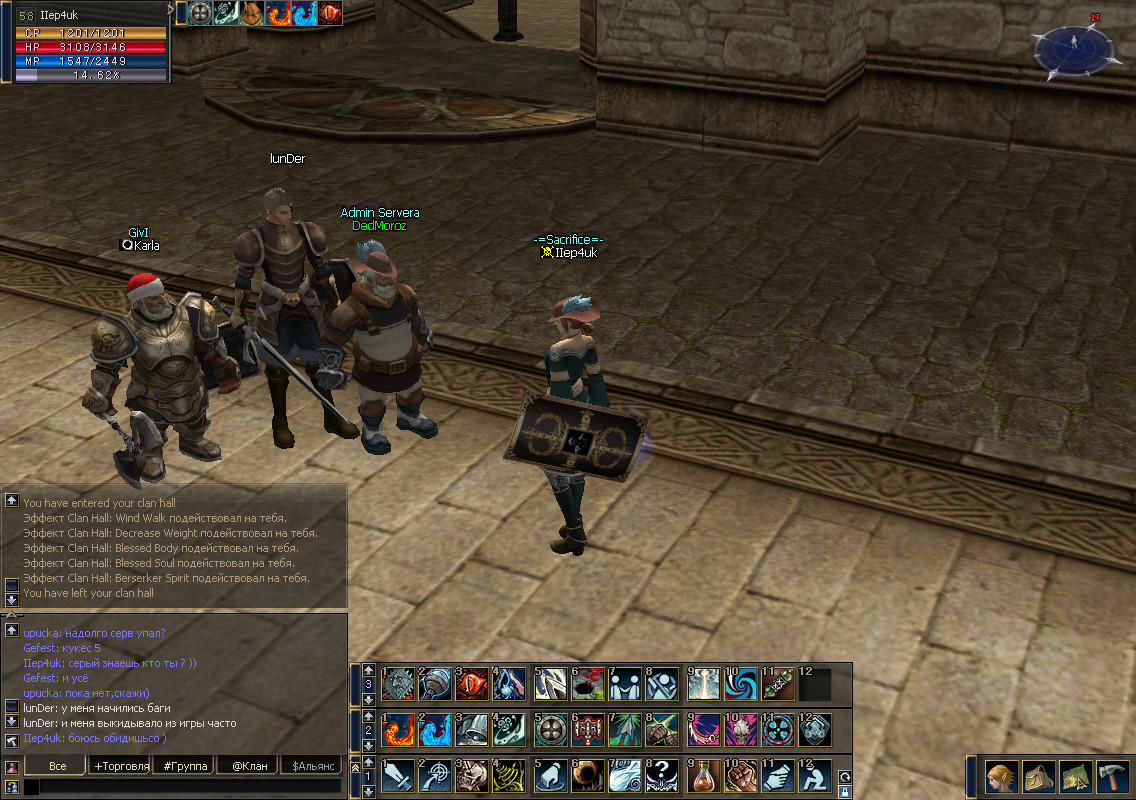Open the world map icon
Image resolution: width=1136 pixels, height=800 pixels.
tap(1075, 775)
